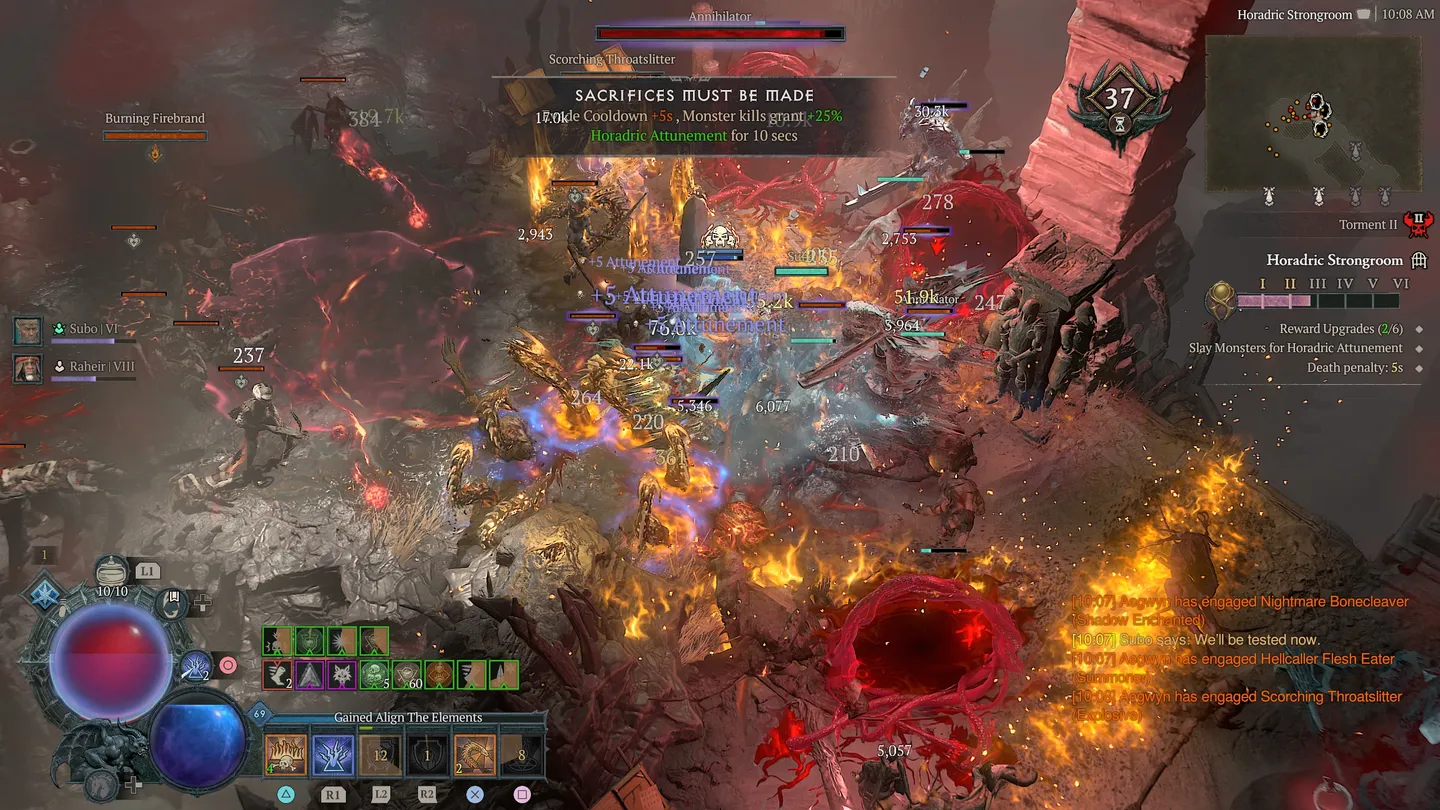Click the Horadric Attunement golden orb icon
The image size is (1440, 810).
click(x=1220, y=300)
